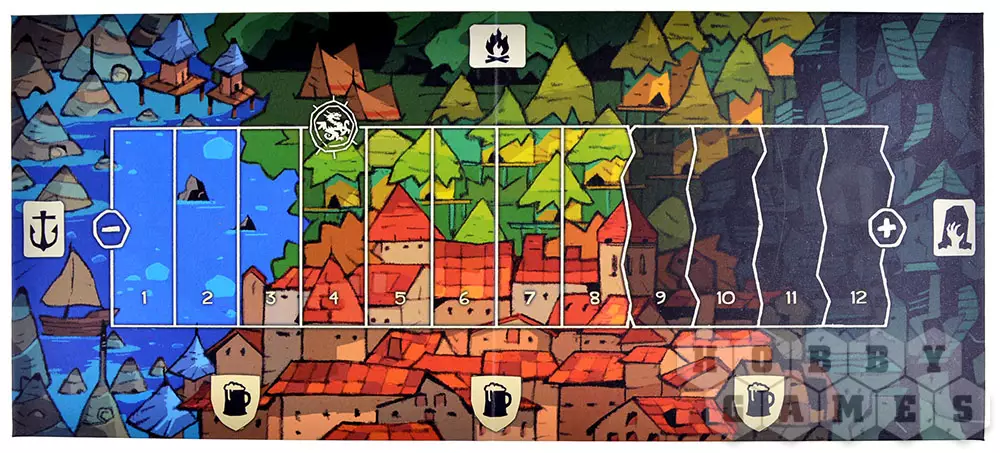Screen dimensions: 1000x453
Task: Click dark track space number 12
Action: click(857, 226)
